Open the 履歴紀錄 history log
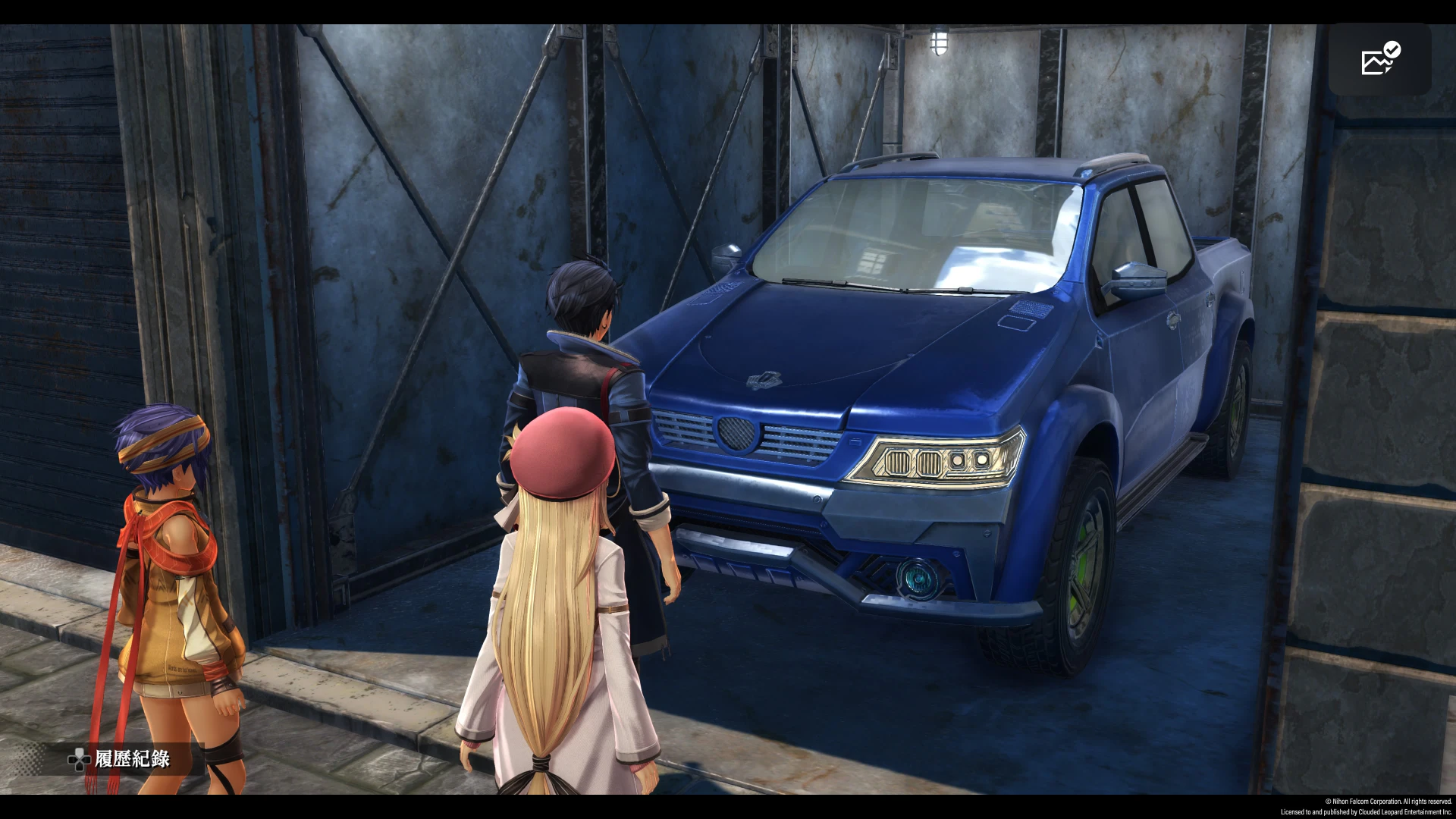 pos(120,759)
